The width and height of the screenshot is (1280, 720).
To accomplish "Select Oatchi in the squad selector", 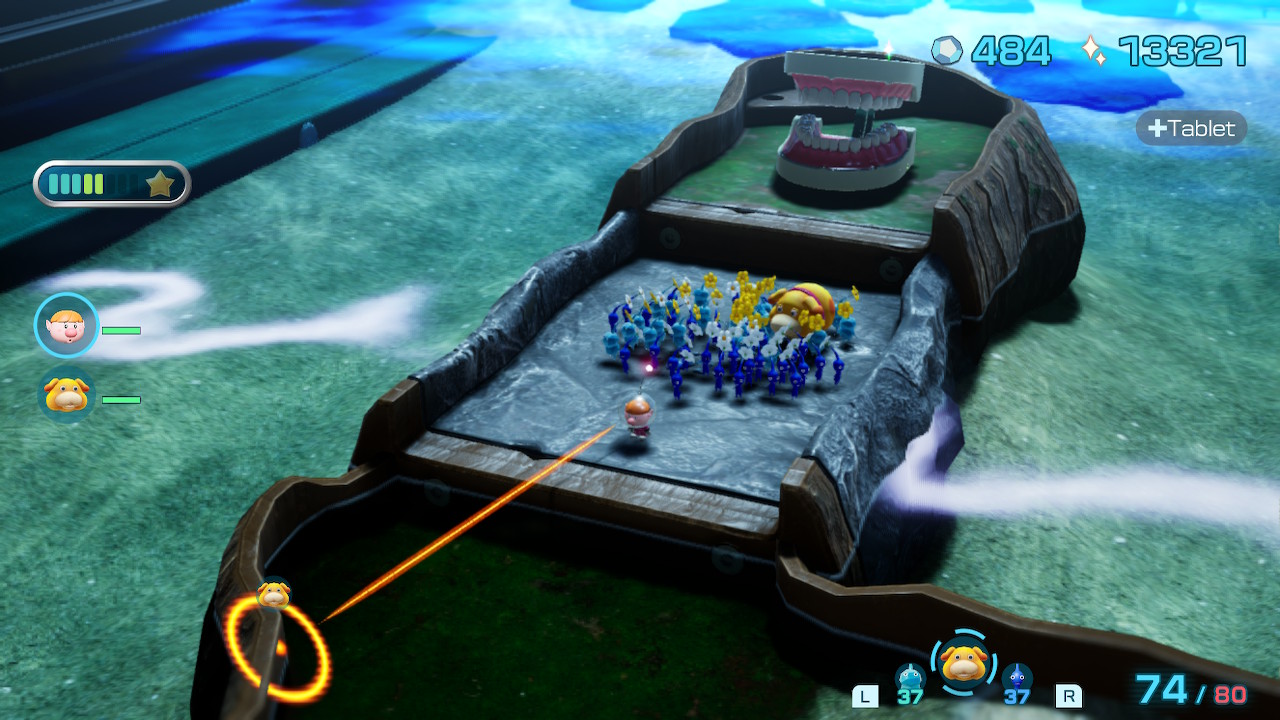I will click(x=963, y=661).
